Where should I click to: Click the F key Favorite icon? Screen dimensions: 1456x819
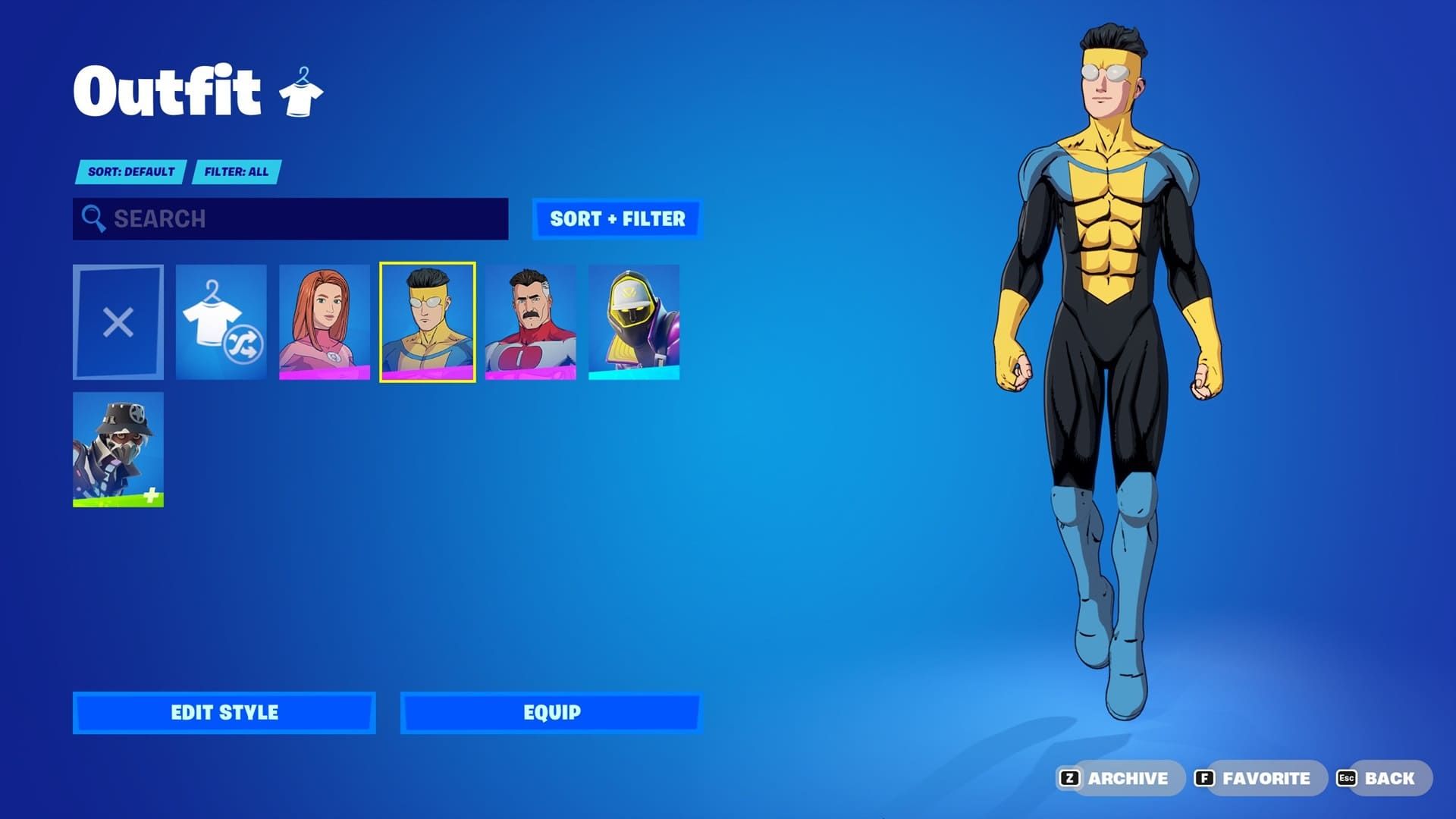coord(1205,777)
